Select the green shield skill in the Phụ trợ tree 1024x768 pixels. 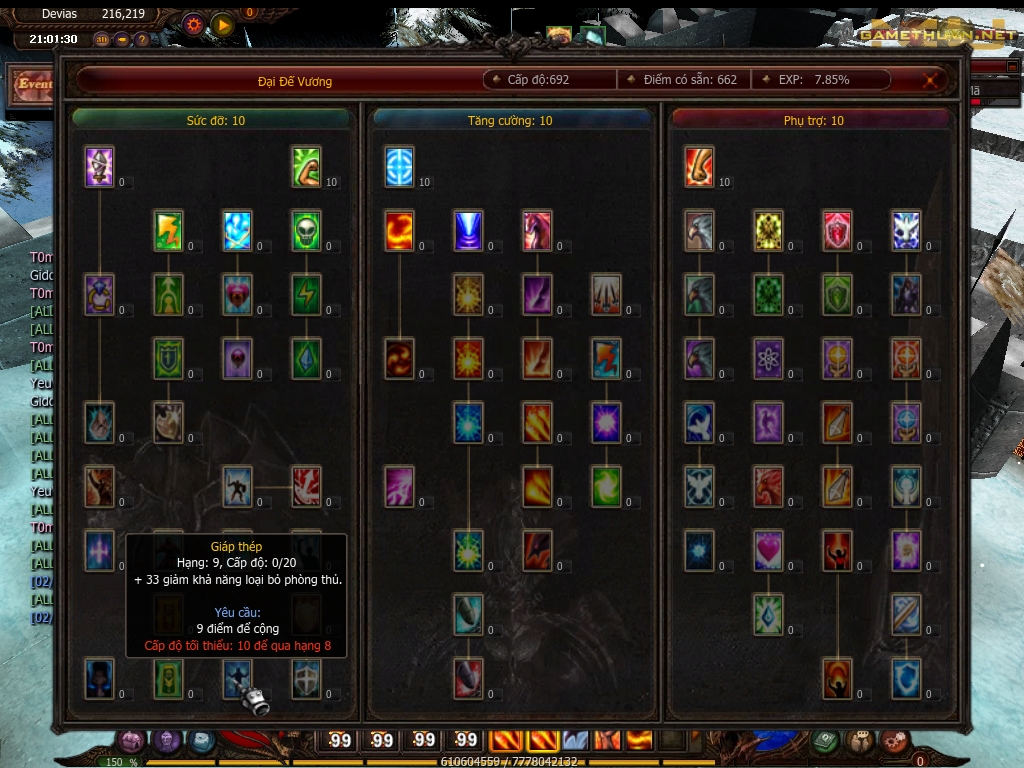click(837, 294)
